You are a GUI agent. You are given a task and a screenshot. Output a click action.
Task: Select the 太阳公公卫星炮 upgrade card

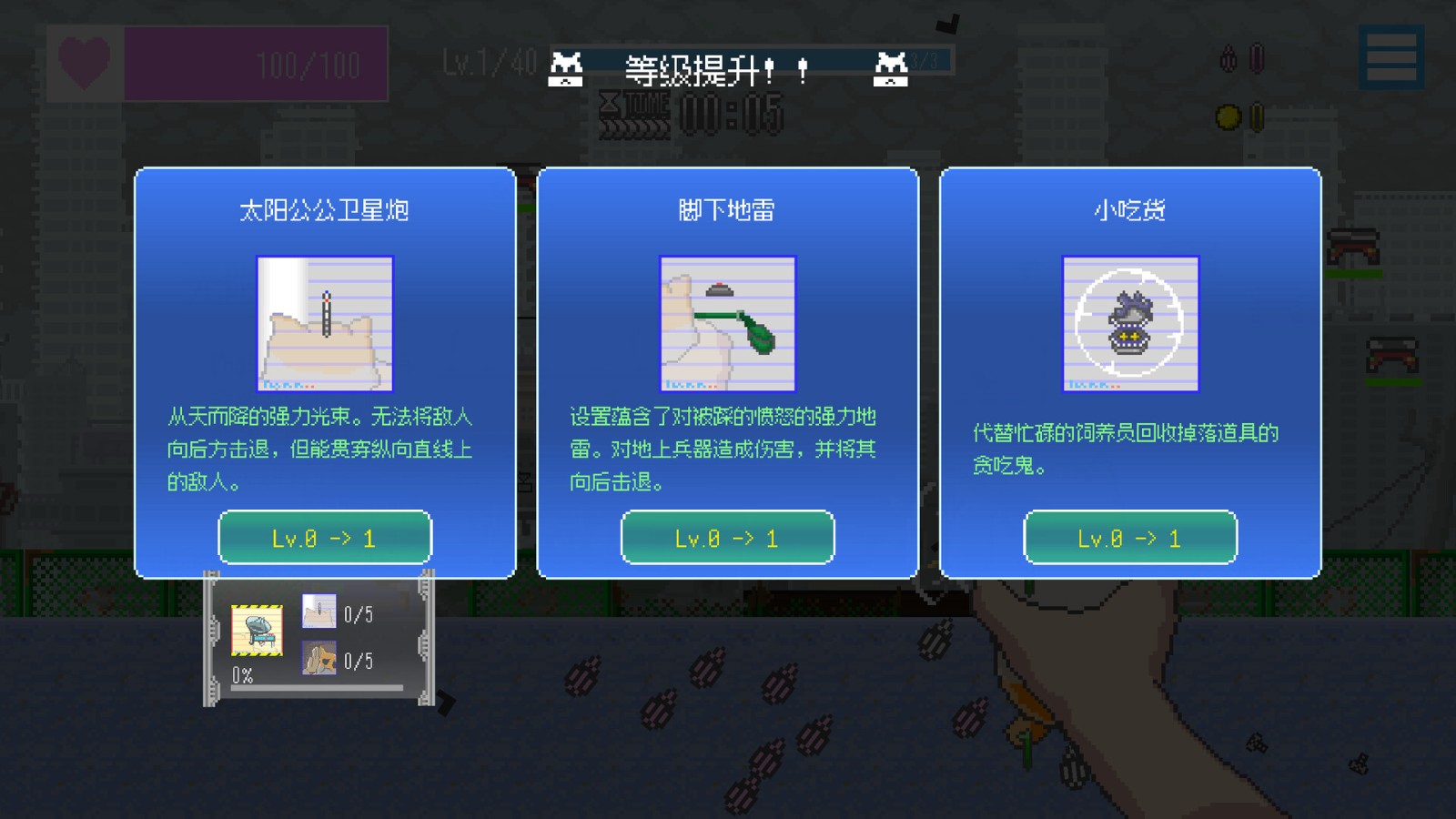point(324,370)
